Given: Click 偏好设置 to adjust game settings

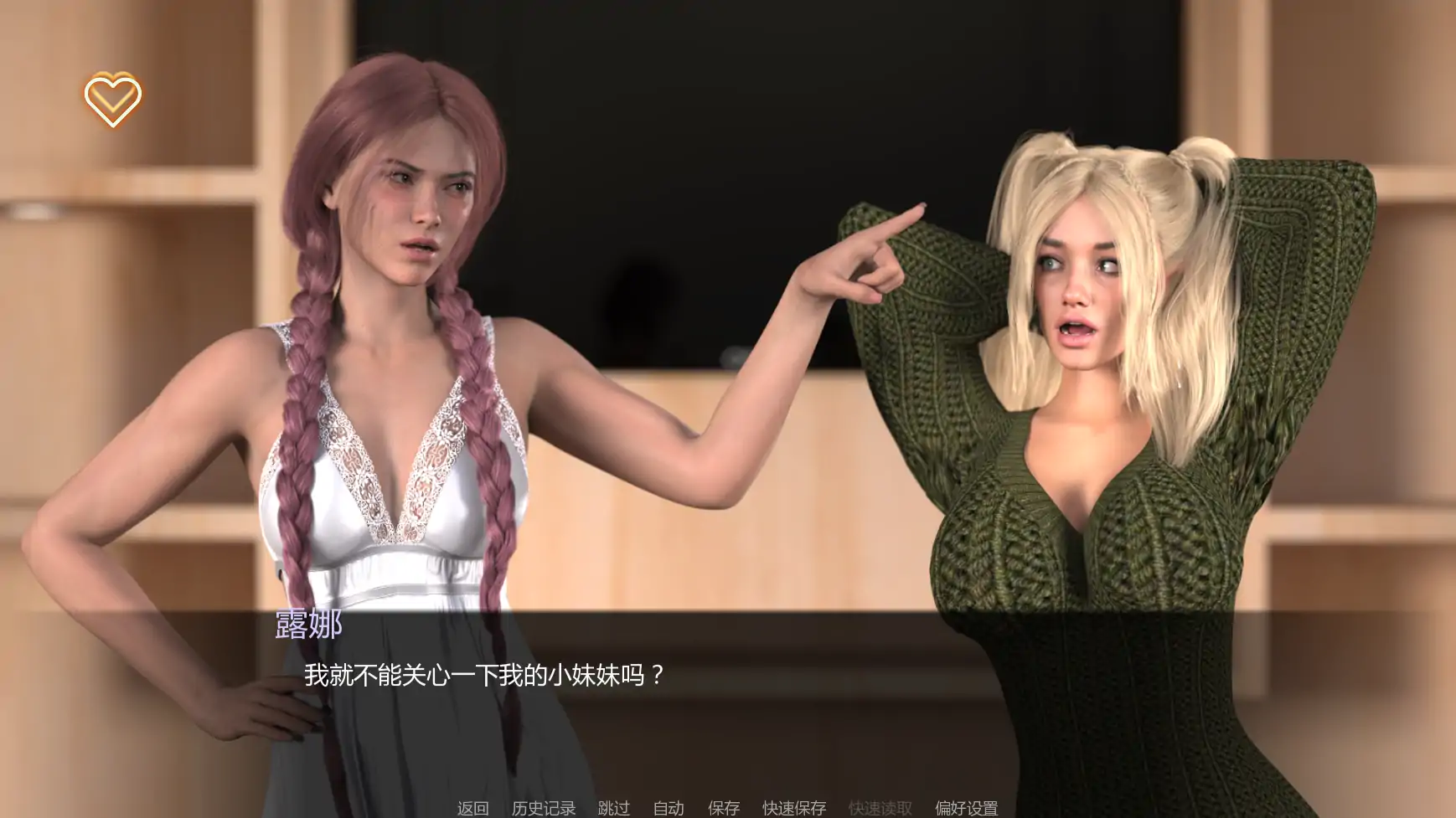Looking at the screenshot, I should coord(964,808).
